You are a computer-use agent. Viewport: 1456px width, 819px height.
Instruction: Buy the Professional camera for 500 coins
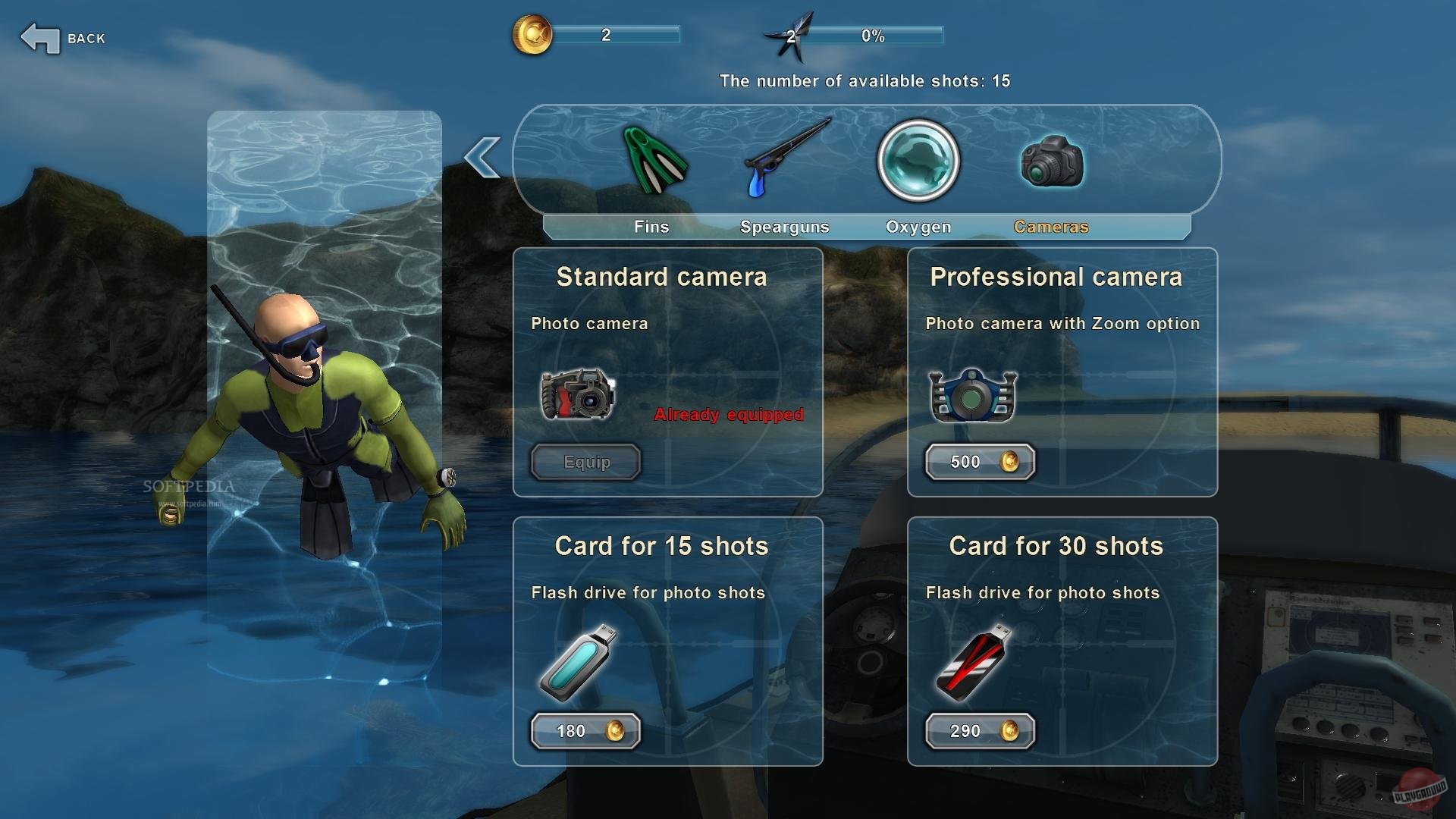tap(979, 461)
